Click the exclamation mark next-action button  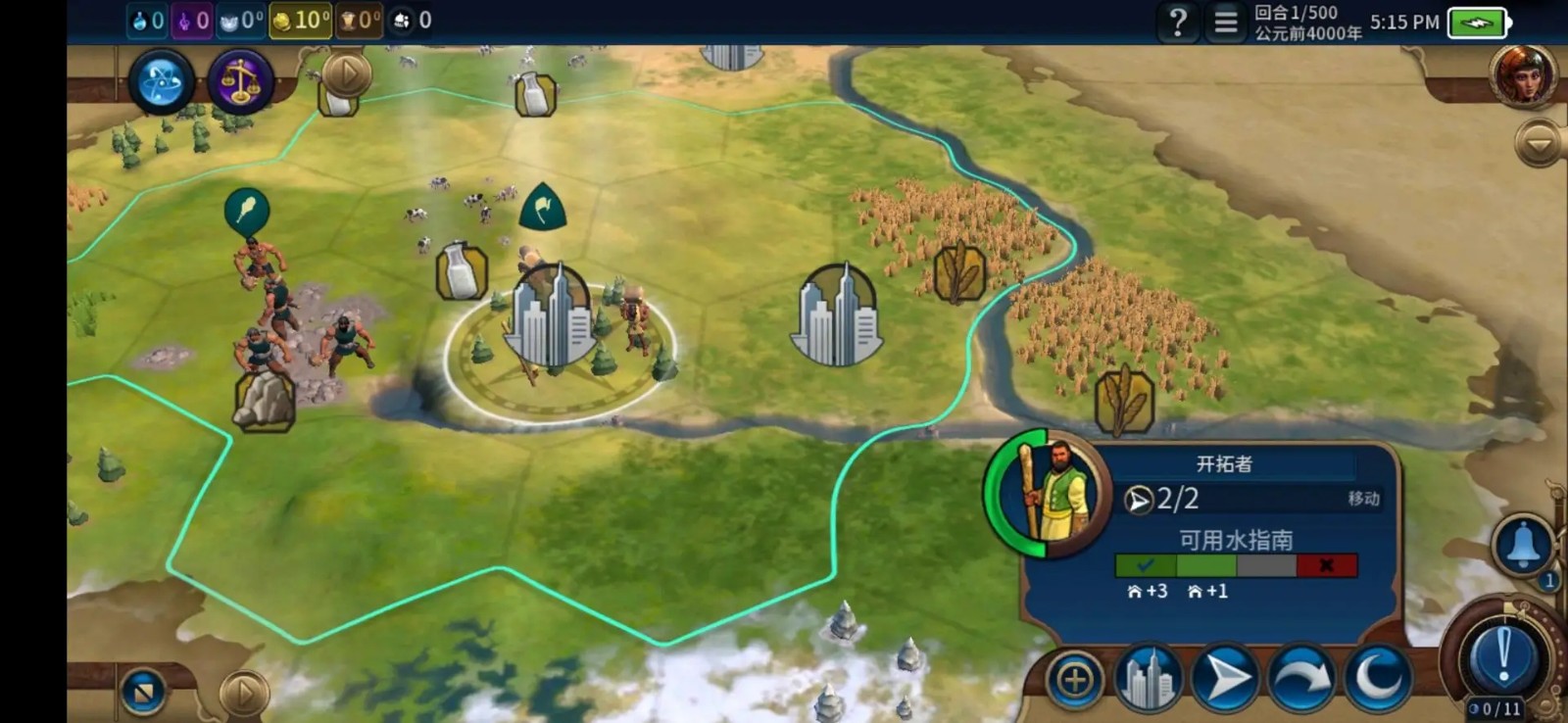(x=1503, y=655)
